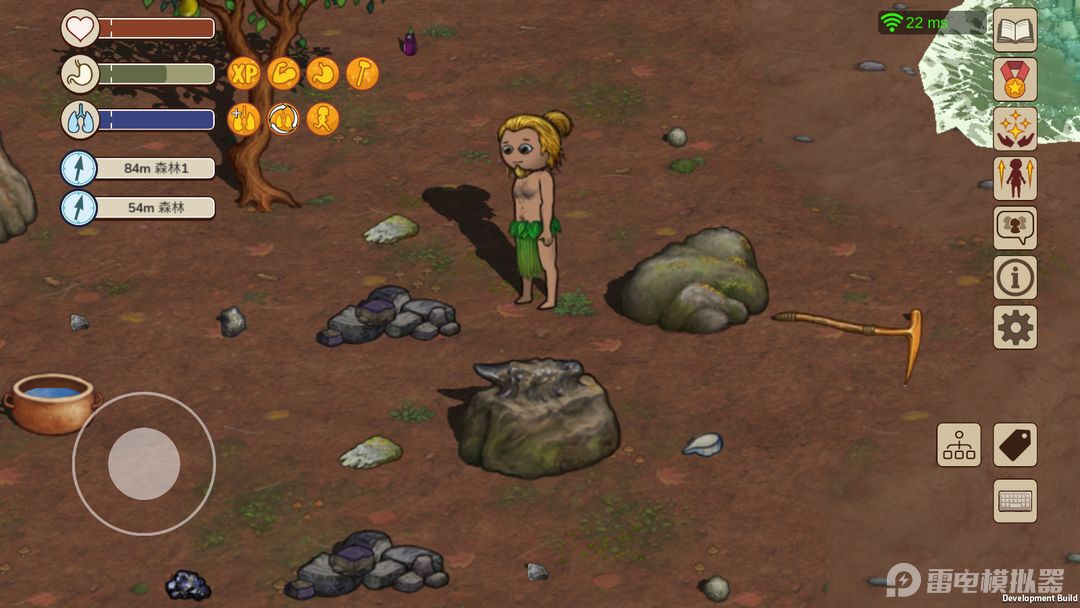
Task: Tap the price tag button
Action: pyautogui.click(x=1015, y=445)
